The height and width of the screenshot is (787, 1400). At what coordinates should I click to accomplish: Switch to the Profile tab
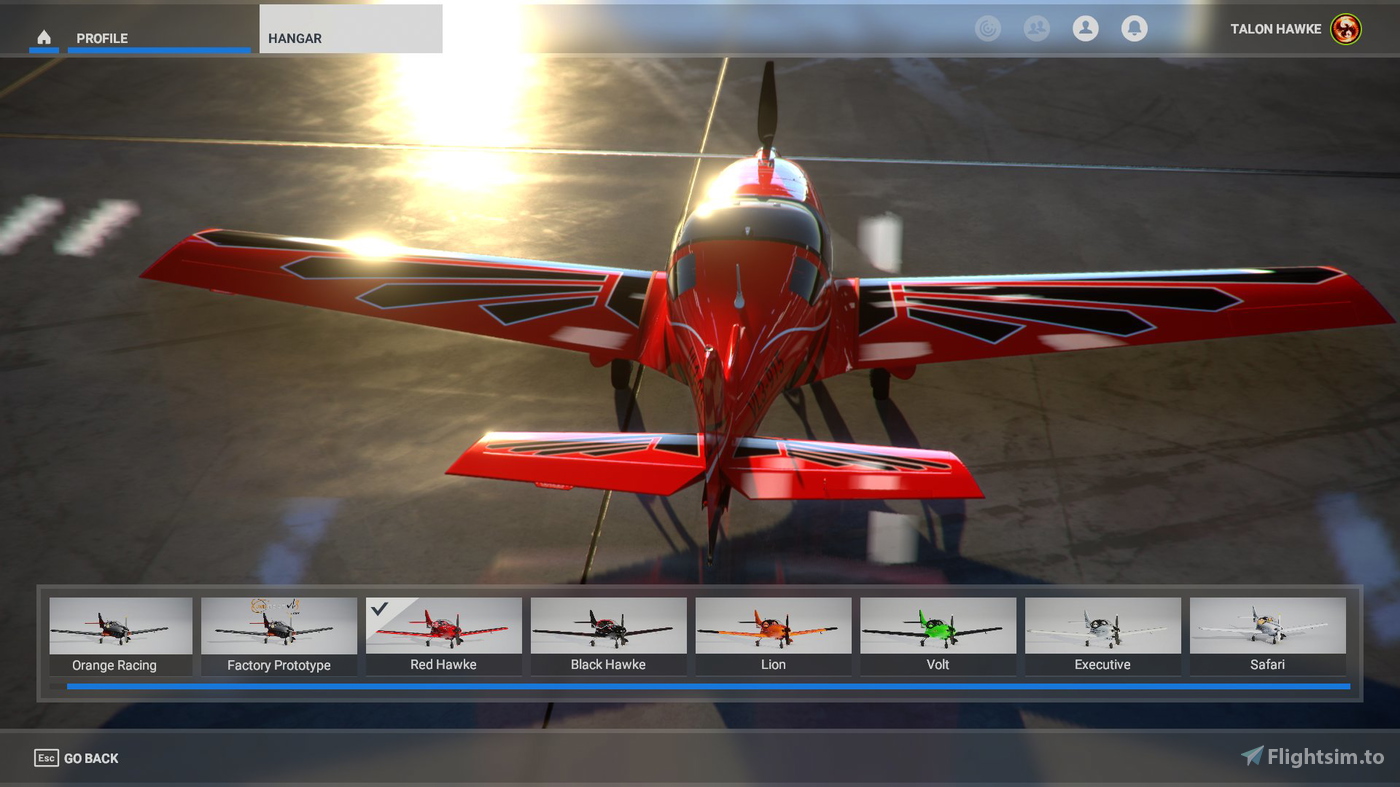pos(102,38)
